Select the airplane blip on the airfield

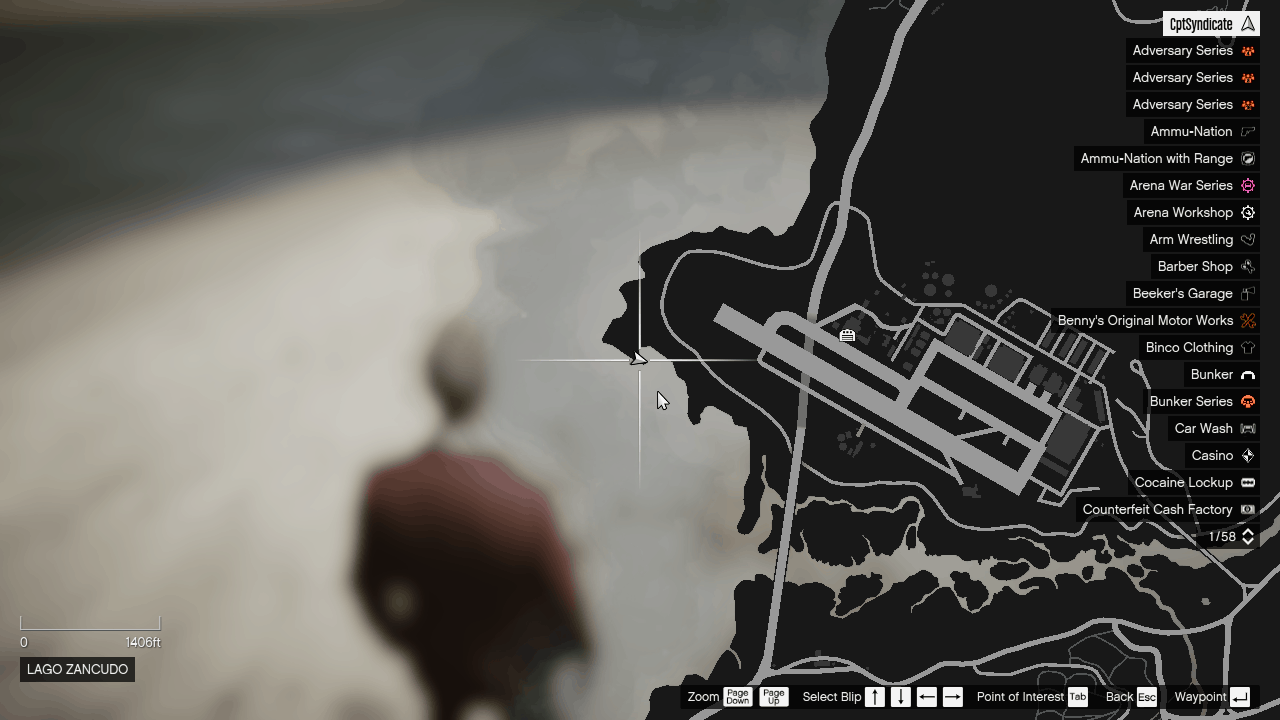[x=847, y=336]
